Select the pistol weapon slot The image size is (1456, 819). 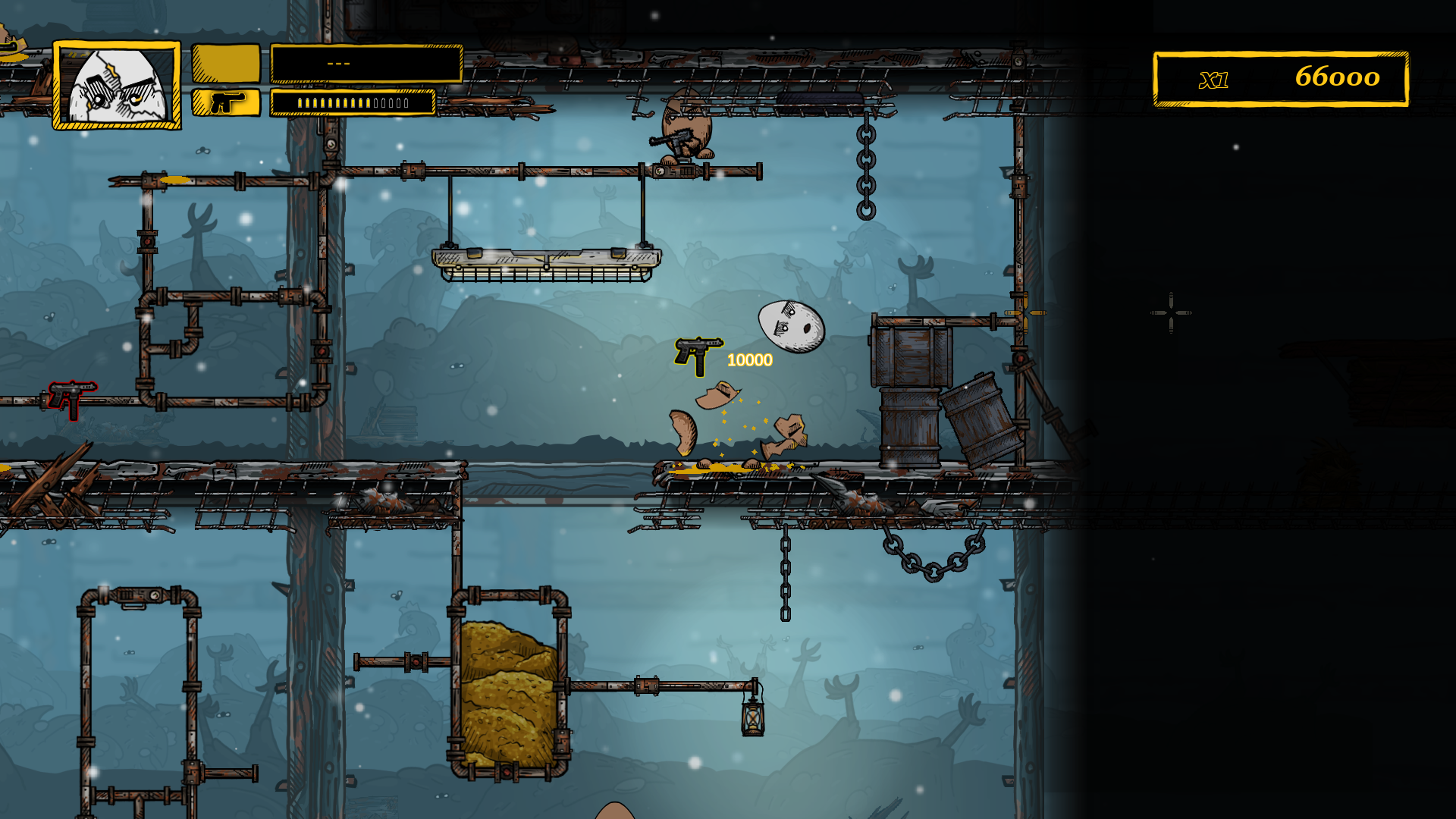226,102
